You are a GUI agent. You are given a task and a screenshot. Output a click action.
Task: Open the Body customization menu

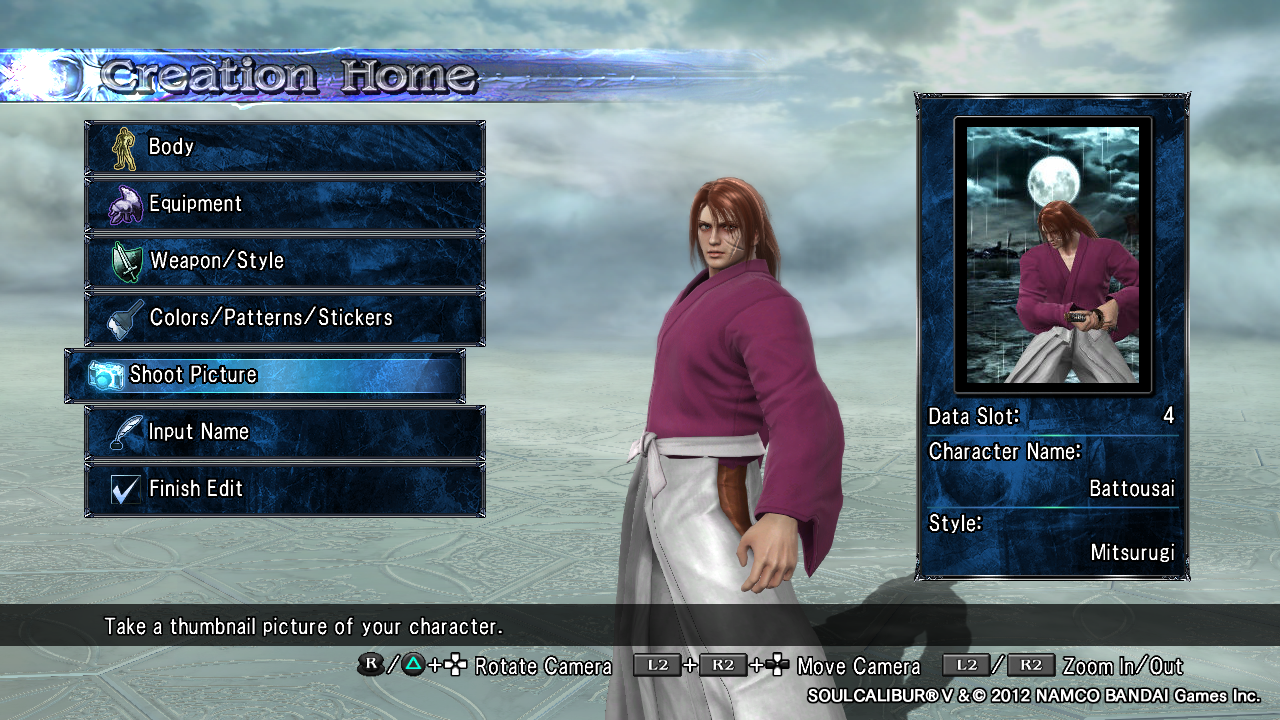[285, 147]
